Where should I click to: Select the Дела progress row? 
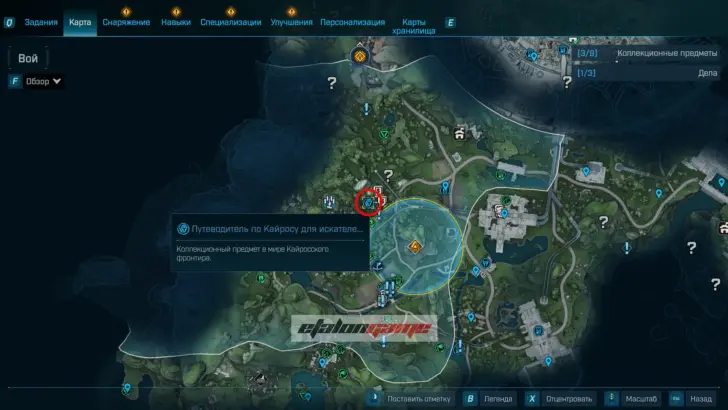tap(650, 72)
